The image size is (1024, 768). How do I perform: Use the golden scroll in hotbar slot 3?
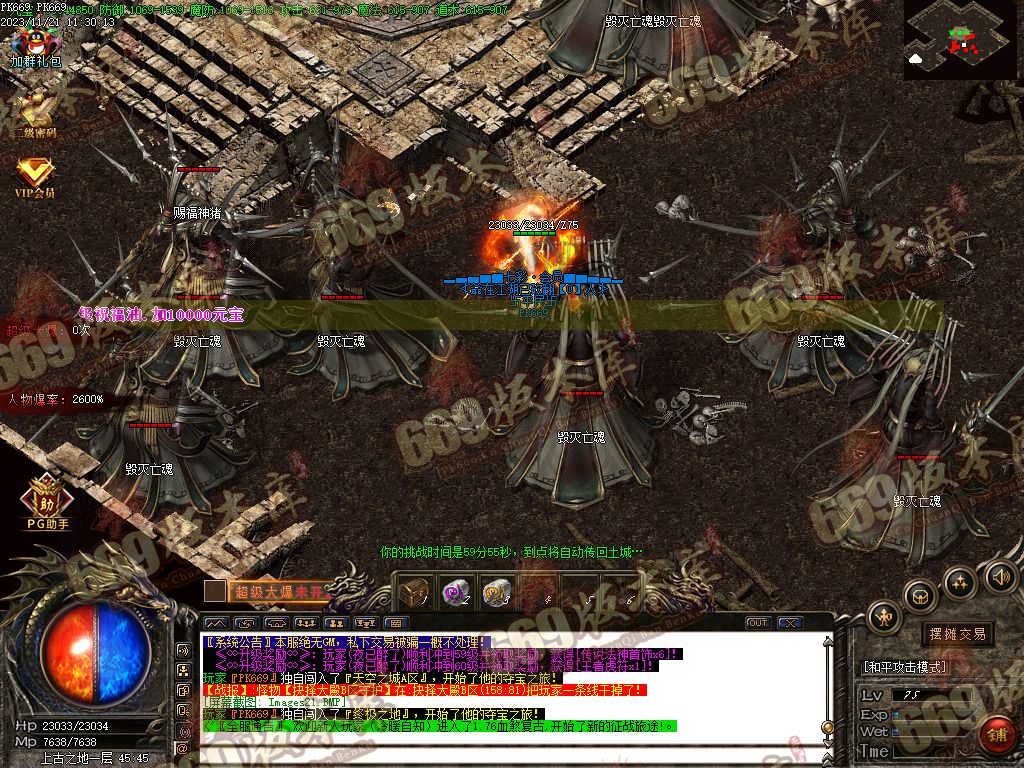497,592
